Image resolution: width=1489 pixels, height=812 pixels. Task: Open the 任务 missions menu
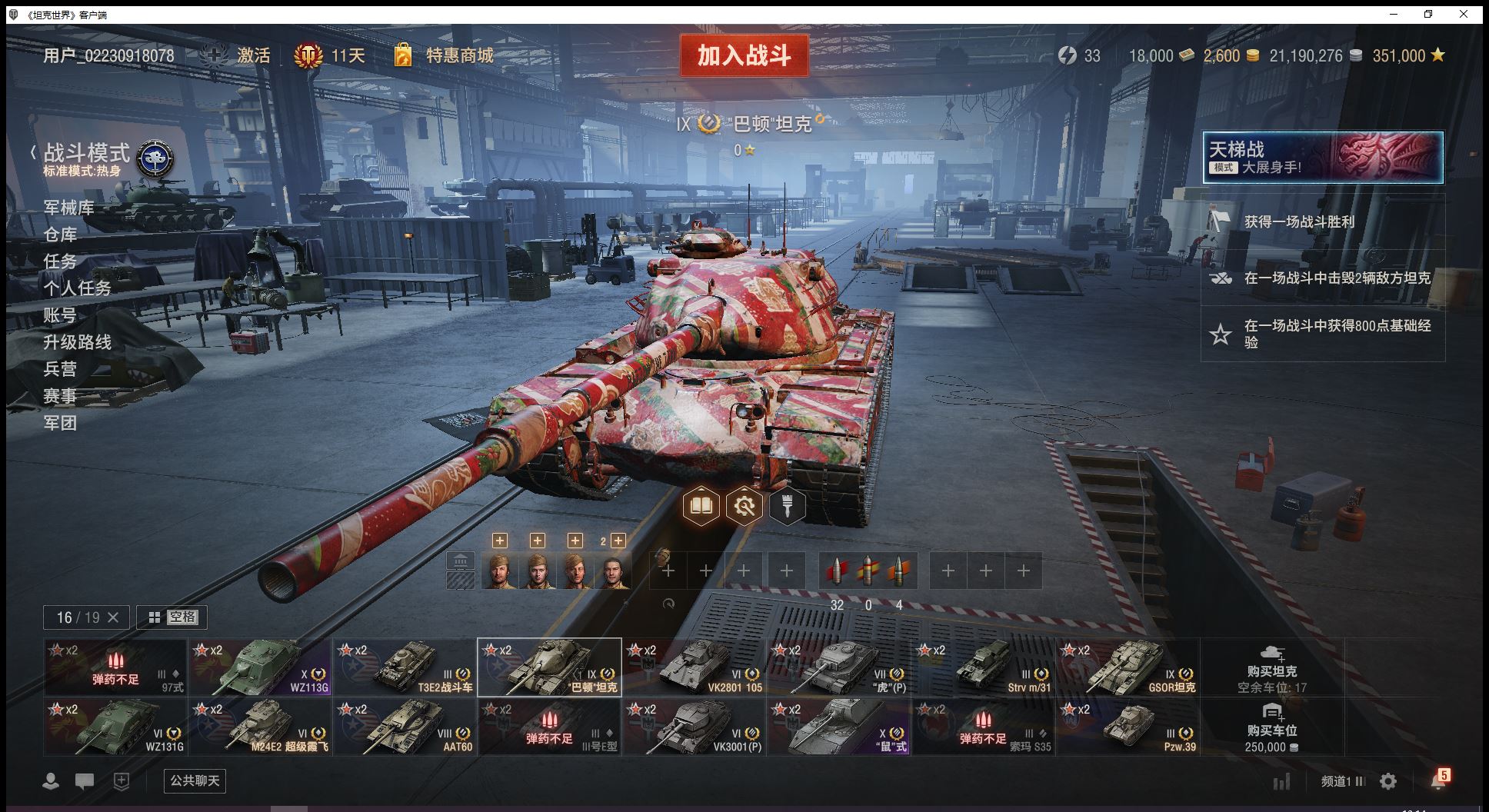[x=60, y=261]
